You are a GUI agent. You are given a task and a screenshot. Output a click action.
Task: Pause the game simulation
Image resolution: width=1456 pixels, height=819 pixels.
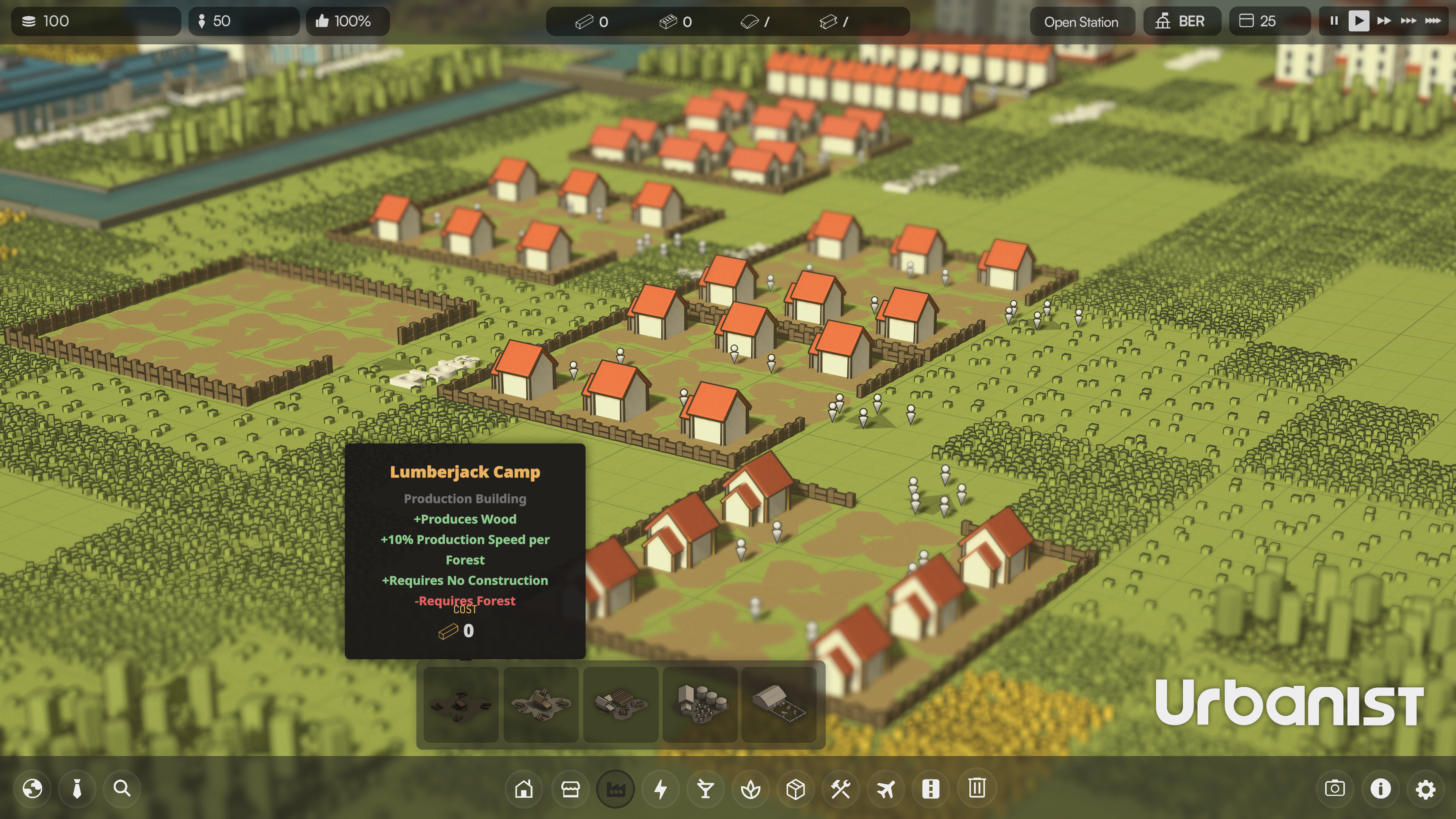click(1334, 21)
